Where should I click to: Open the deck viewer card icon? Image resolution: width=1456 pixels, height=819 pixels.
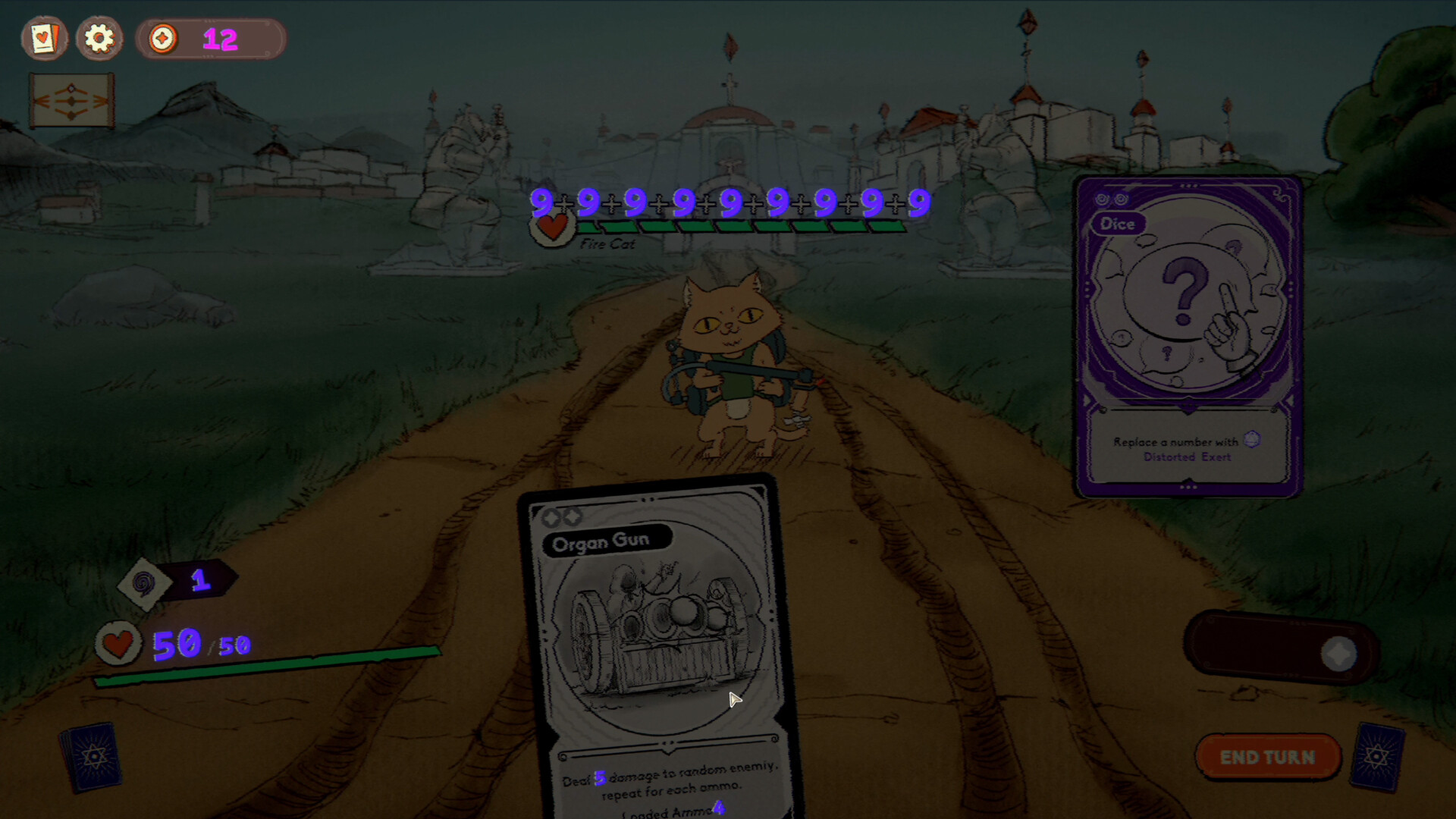[43, 39]
